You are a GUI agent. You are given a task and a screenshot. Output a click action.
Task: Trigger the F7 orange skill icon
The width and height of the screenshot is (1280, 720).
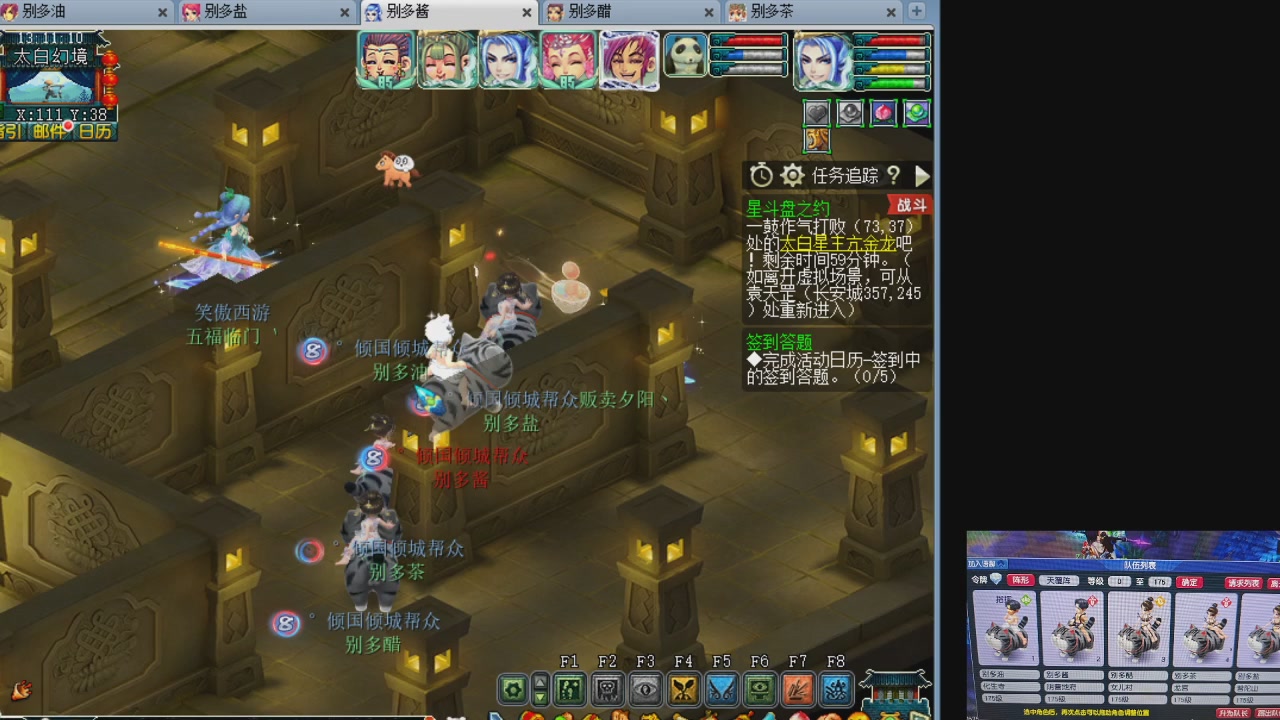click(798, 688)
